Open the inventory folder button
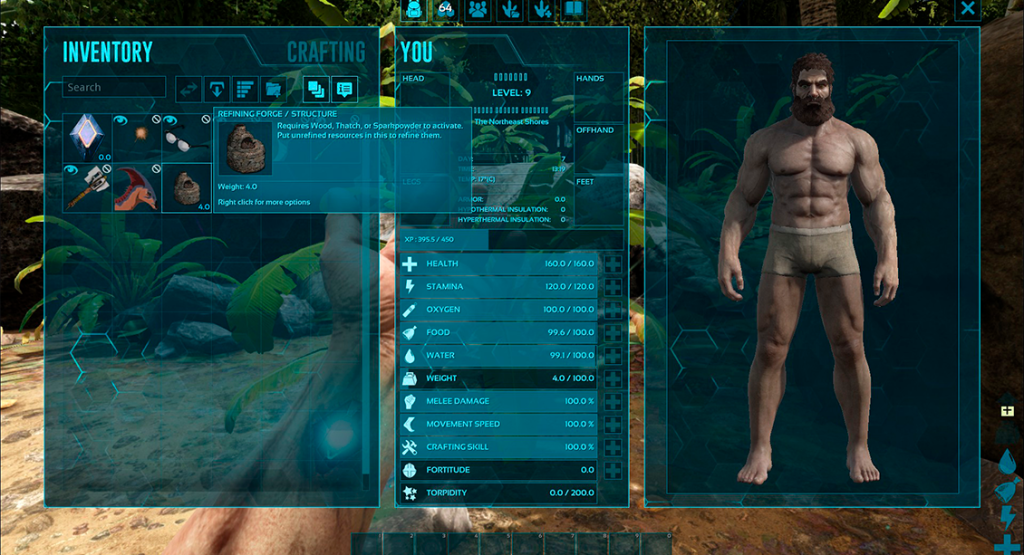The image size is (1024, 555). (x=272, y=89)
